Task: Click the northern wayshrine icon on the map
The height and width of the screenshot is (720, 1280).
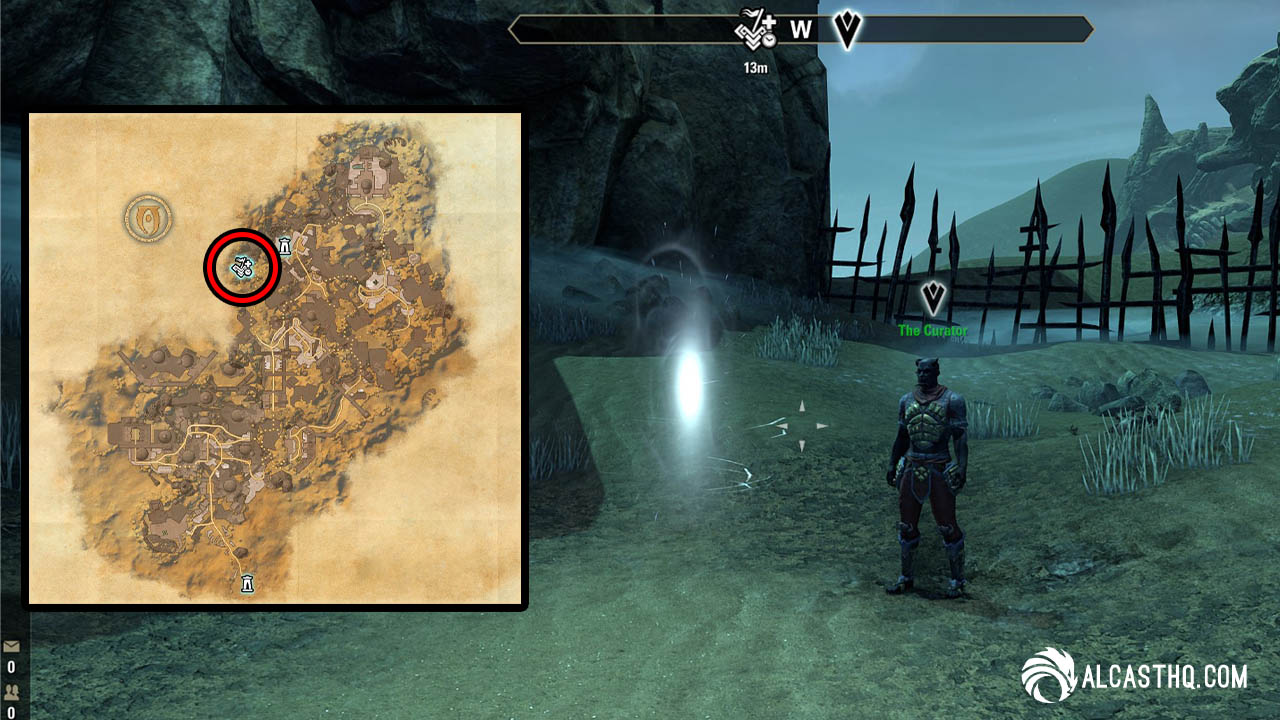Action: [x=285, y=246]
